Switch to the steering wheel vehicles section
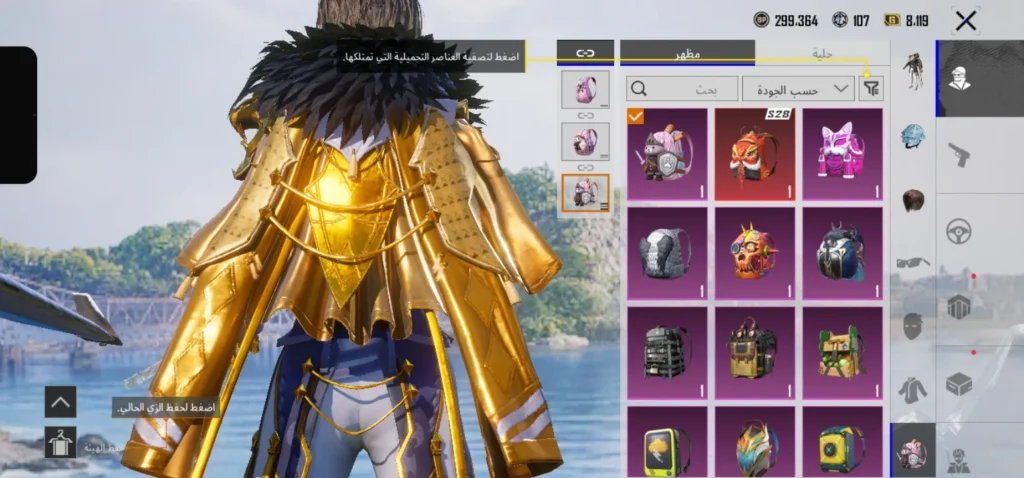Viewport: 1024px width, 478px height. point(959,231)
